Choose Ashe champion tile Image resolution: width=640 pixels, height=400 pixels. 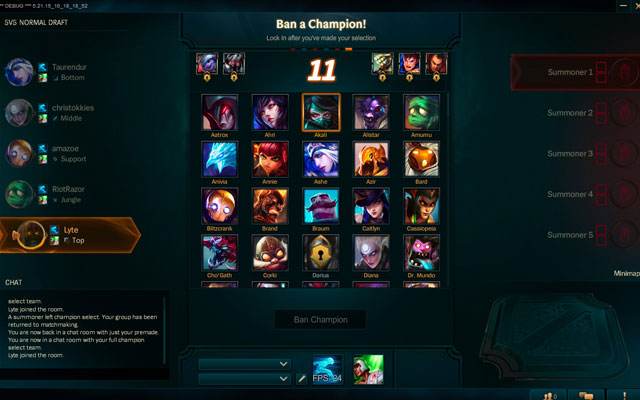tap(321, 158)
